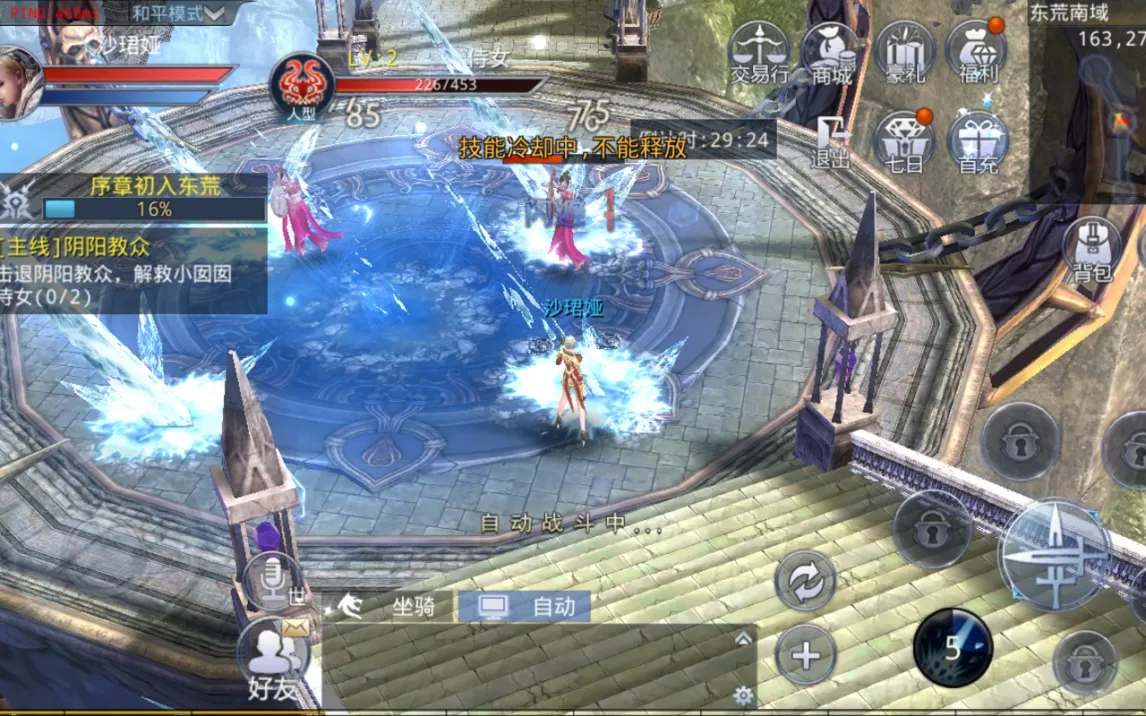
Task: Click the 退出 exit button
Action: tap(831, 142)
